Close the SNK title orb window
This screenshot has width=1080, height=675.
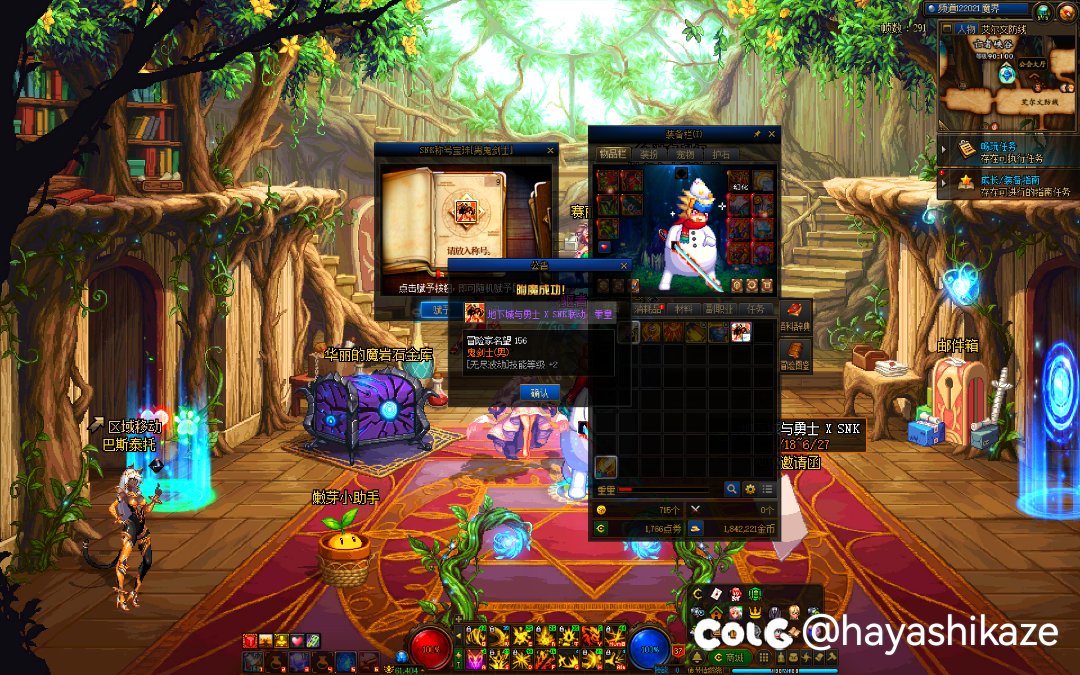[550, 150]
